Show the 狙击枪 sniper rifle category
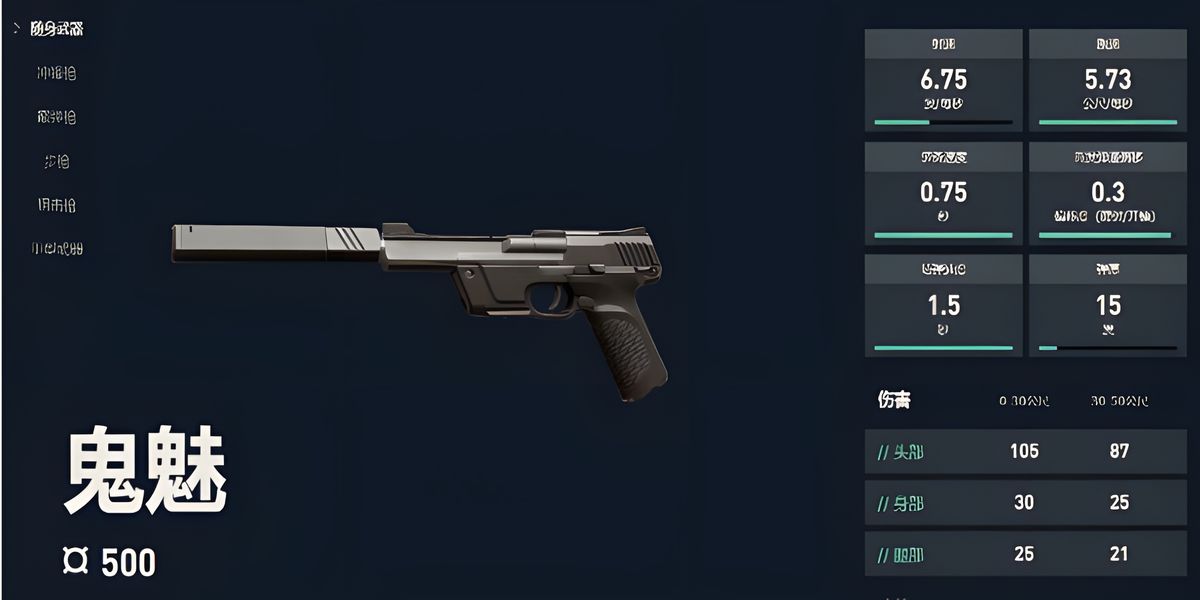 [56, 205]
